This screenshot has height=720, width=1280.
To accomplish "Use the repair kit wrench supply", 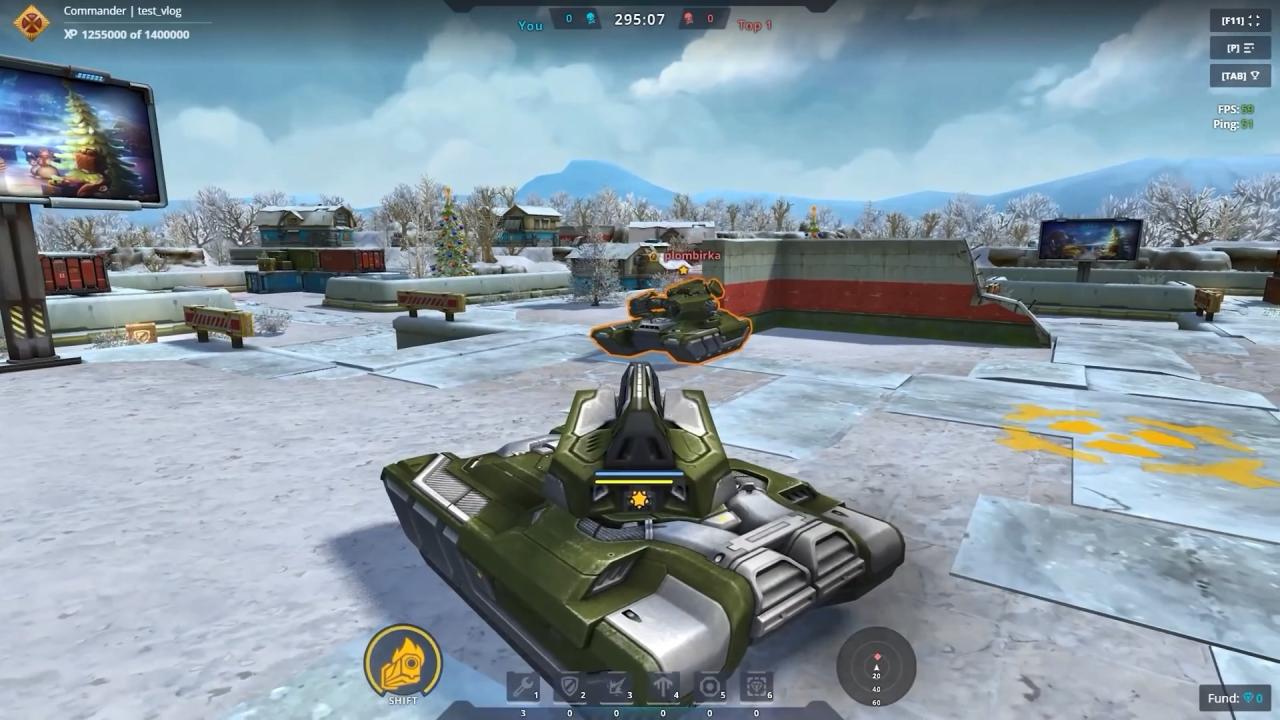I will point(522,687).
